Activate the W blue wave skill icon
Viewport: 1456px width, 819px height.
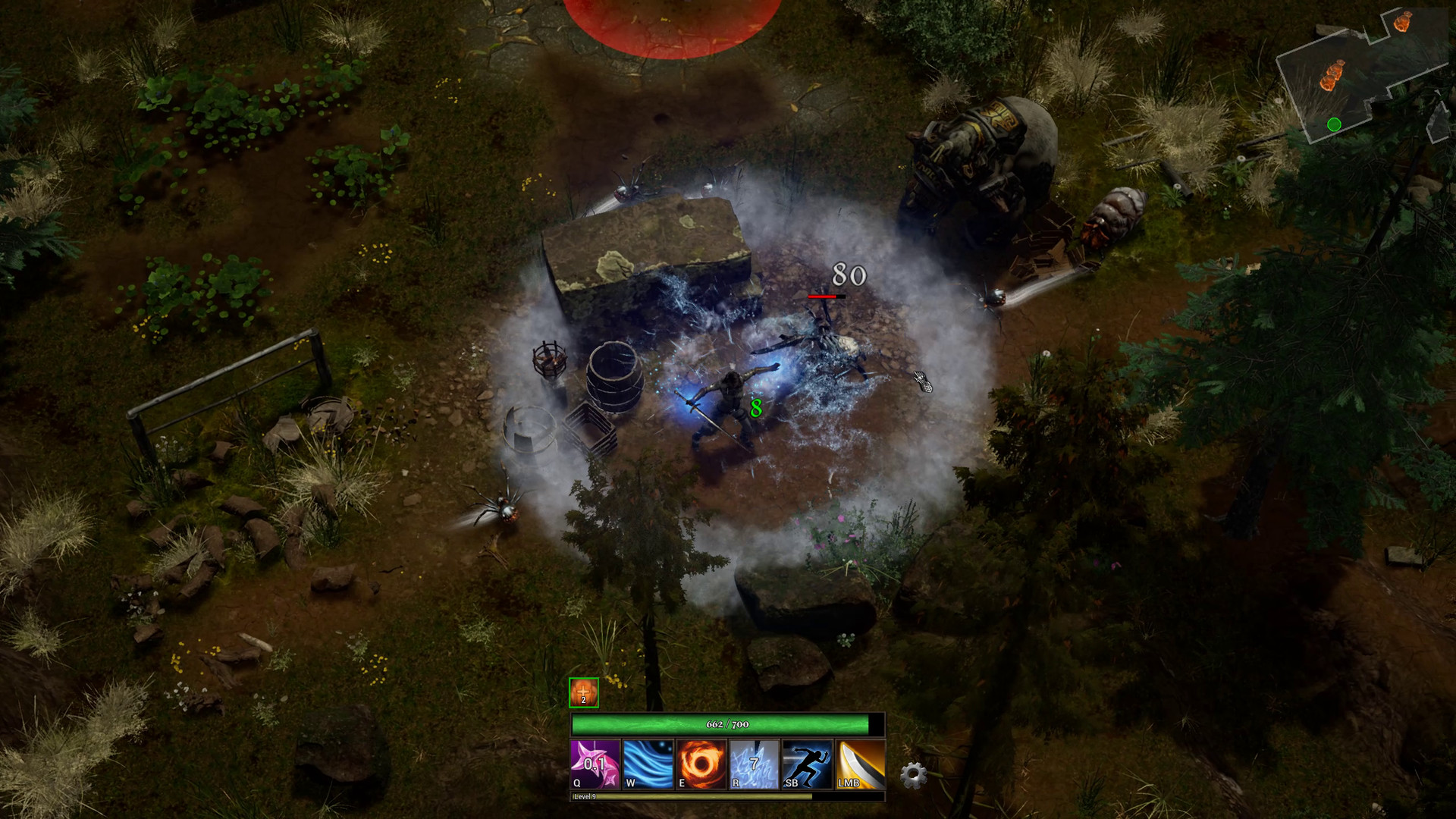coord(648,764)
